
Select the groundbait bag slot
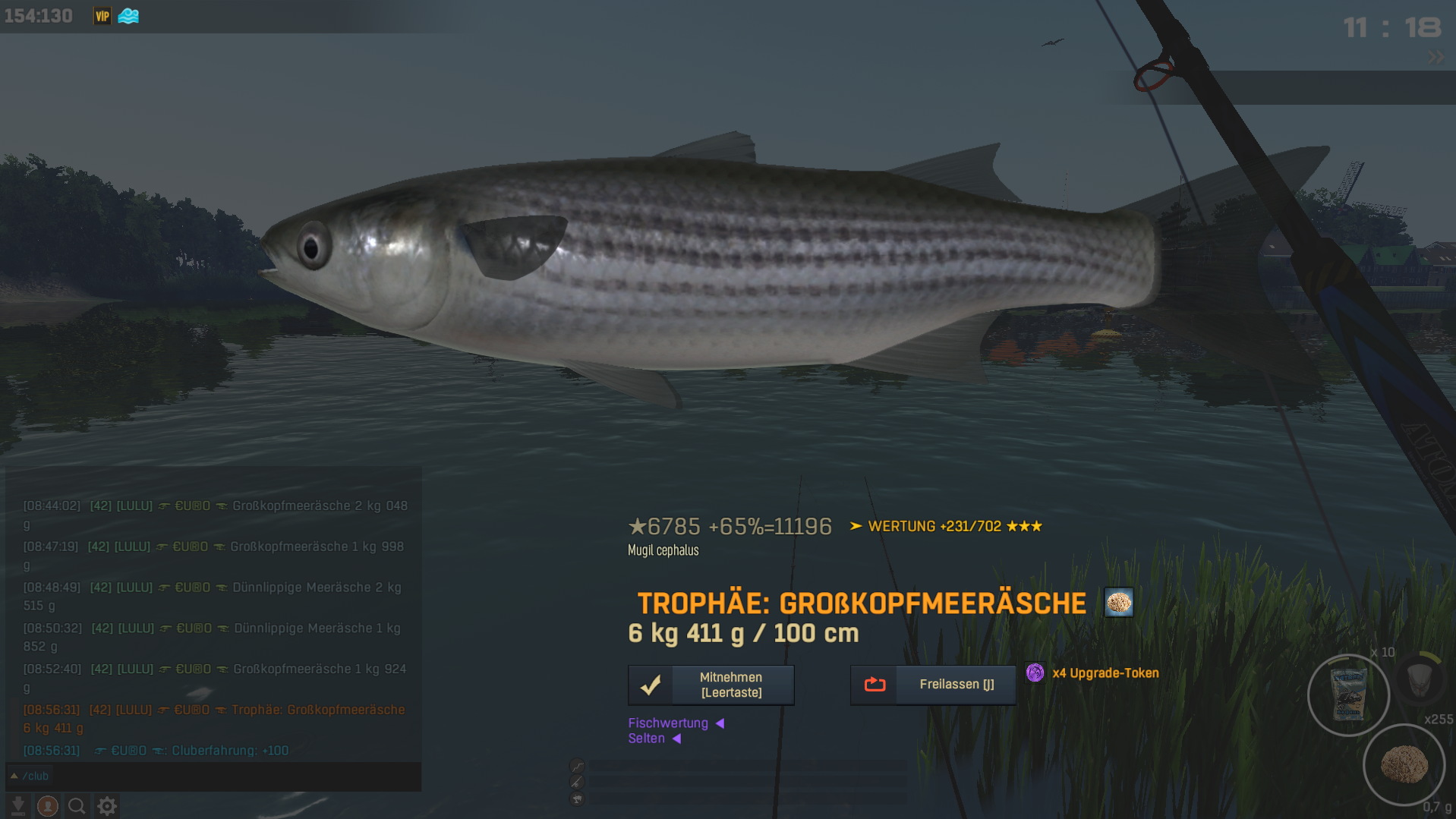tap(1348, 695)
